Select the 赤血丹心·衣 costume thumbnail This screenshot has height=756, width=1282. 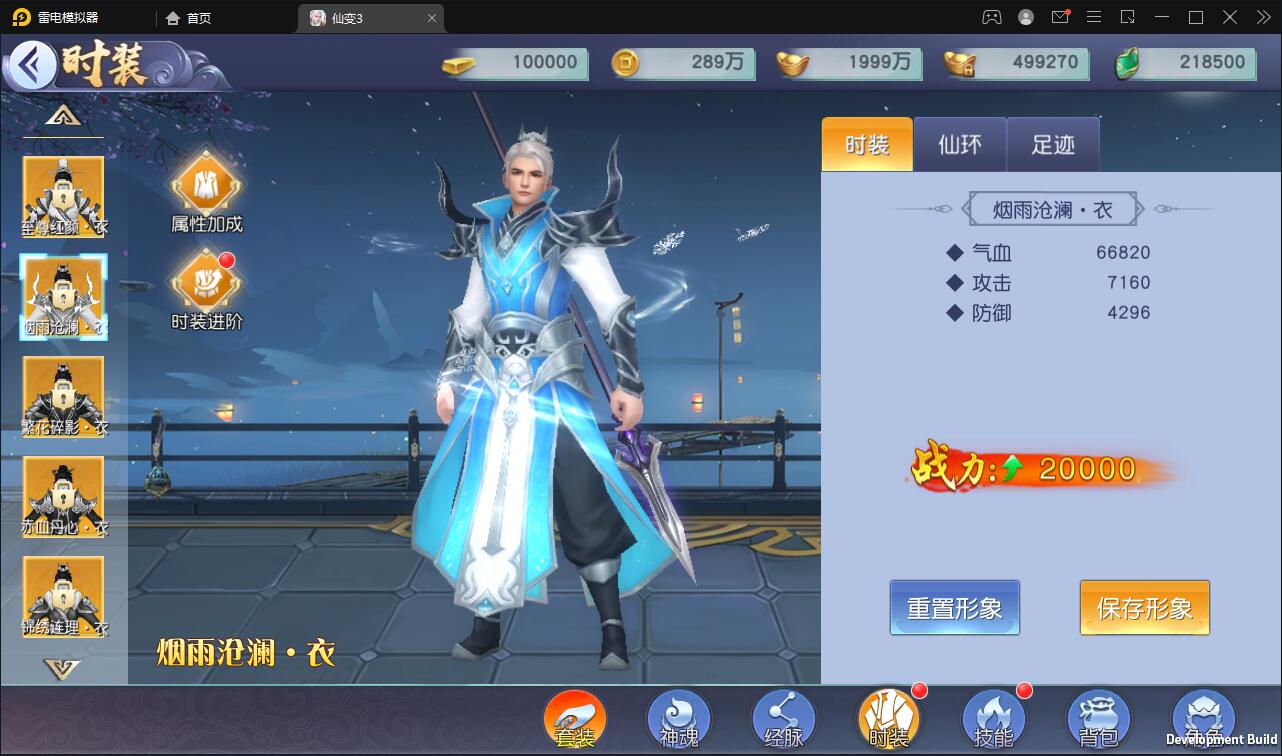pos(63,497)
